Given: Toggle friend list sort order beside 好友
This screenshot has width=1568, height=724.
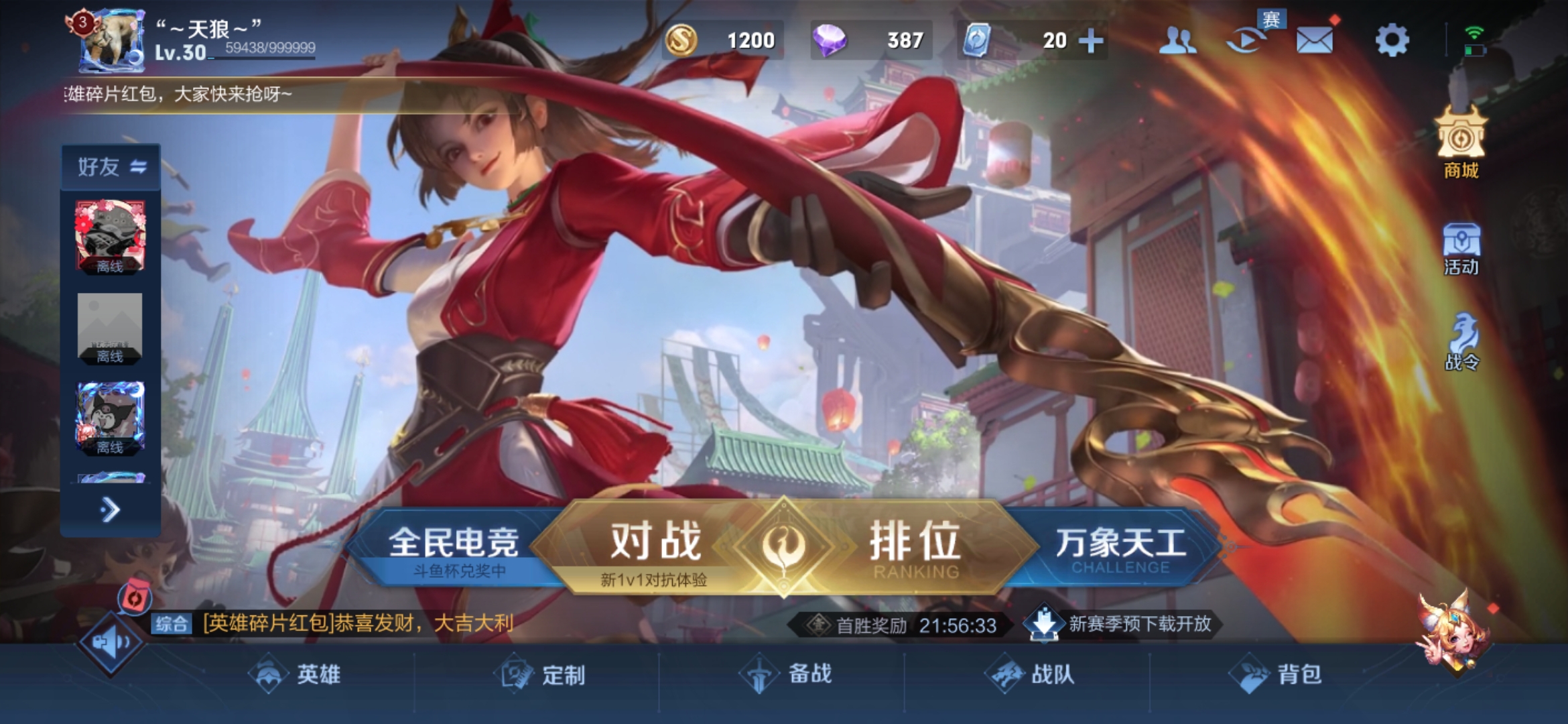Looking at the screenshot, I should tap(137, 168).
